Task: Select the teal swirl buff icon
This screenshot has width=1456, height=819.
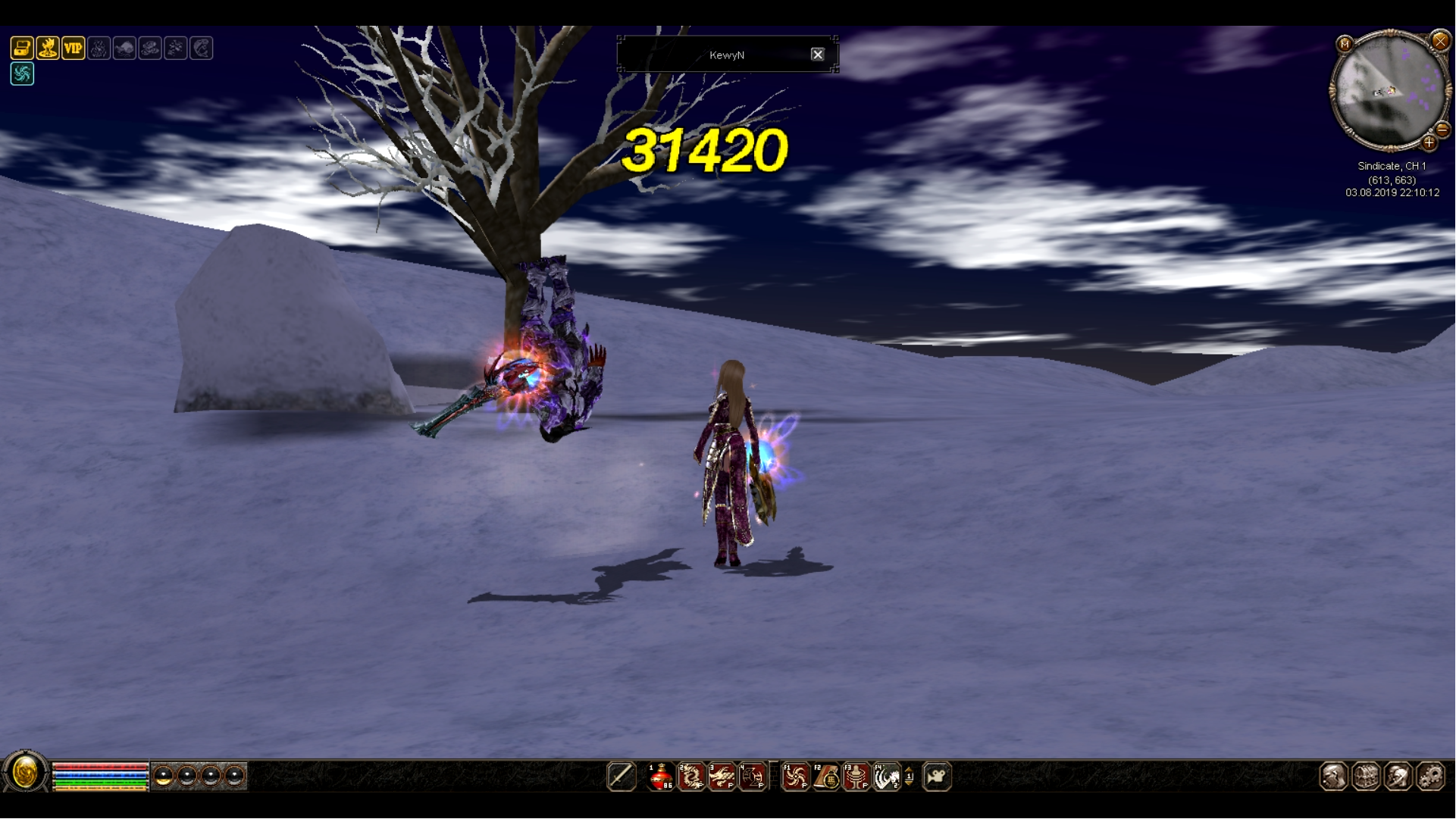Action: [22, 74]
